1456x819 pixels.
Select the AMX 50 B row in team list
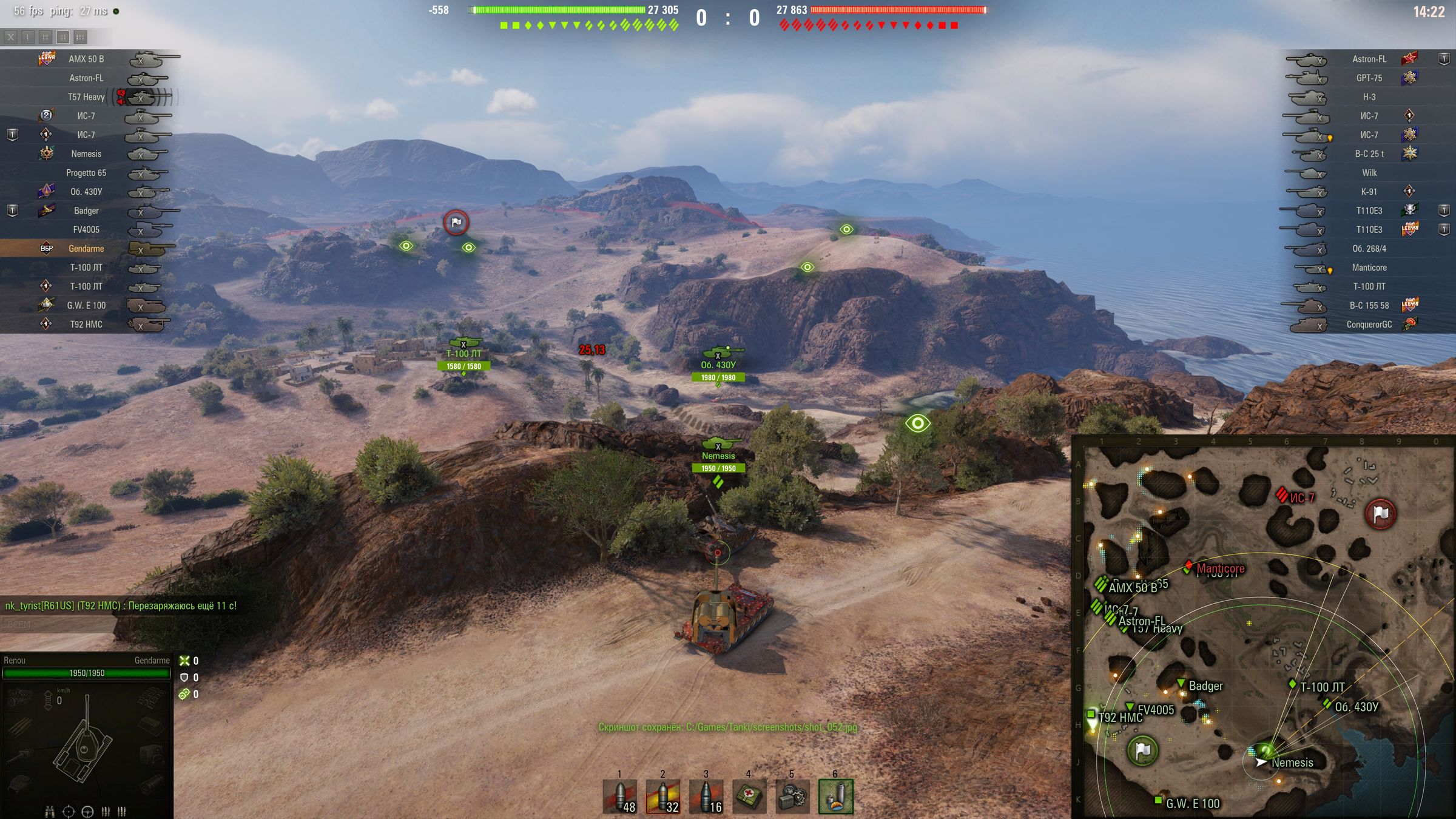pos(86,59)
